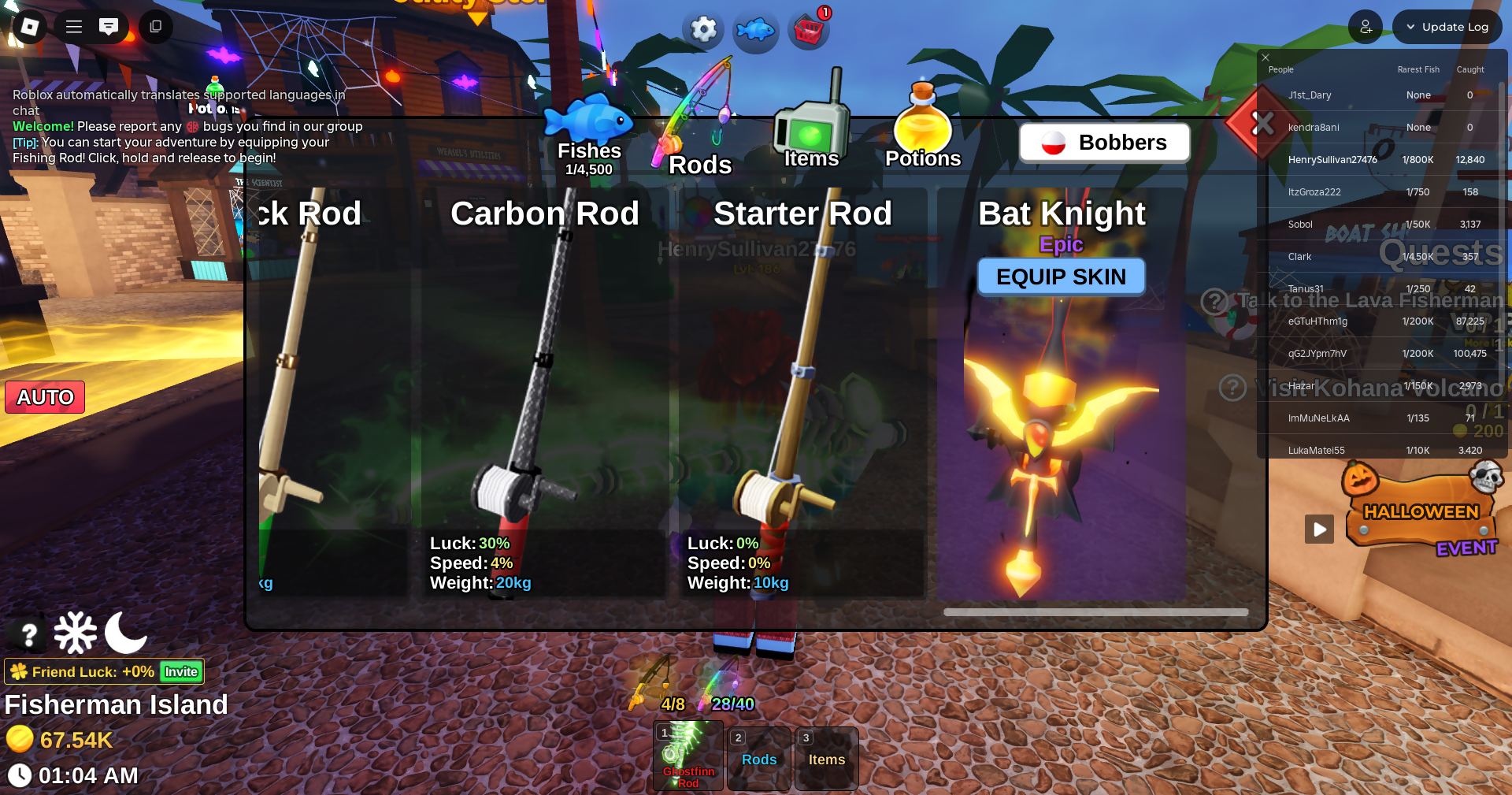Open the Rods hotbar slot
This screenshot has height=795, width=1512.
[x=759, y=759]
